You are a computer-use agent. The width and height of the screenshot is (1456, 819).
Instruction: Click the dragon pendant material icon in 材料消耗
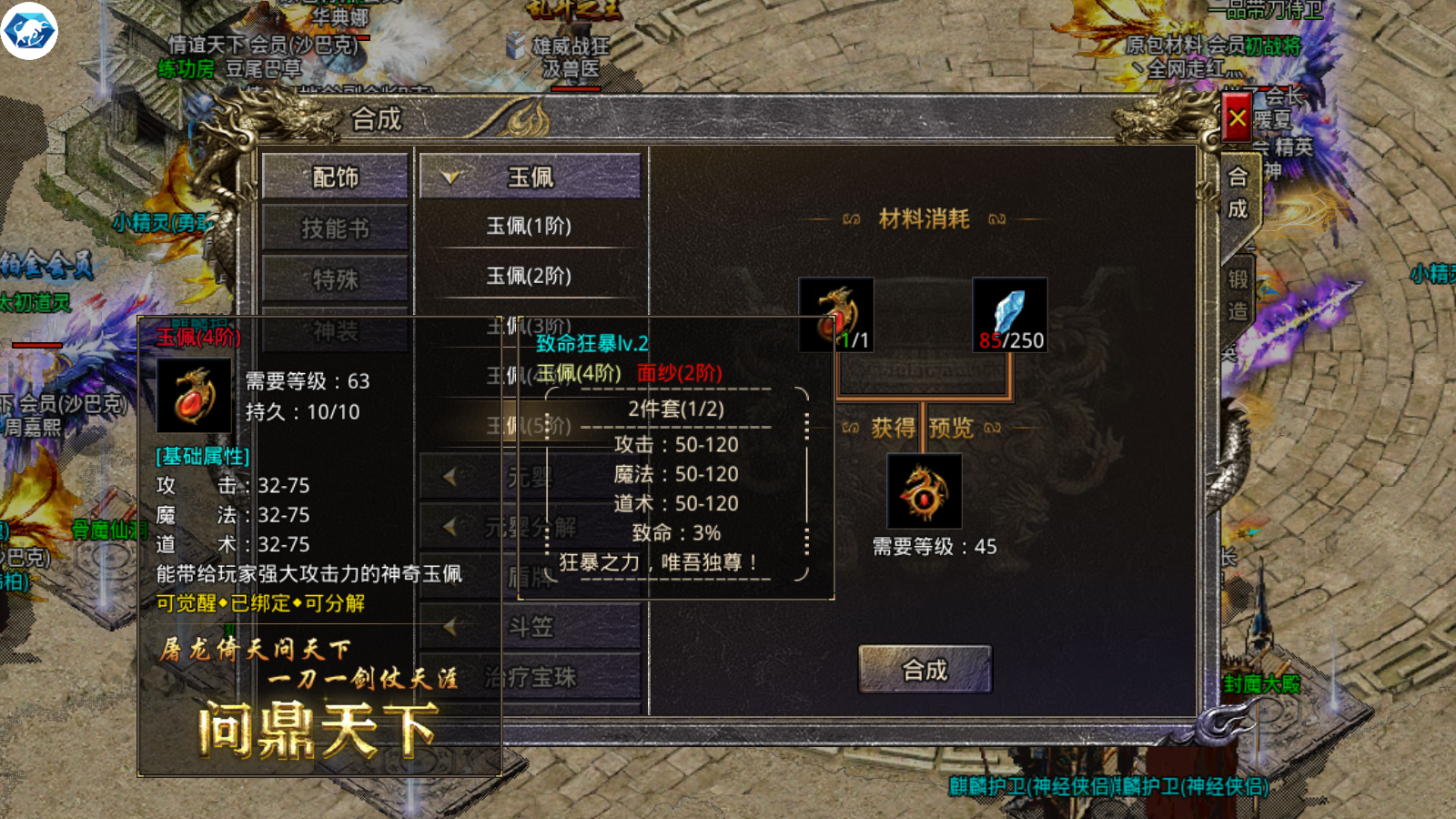pyautogui.click(x=836, y=312)
